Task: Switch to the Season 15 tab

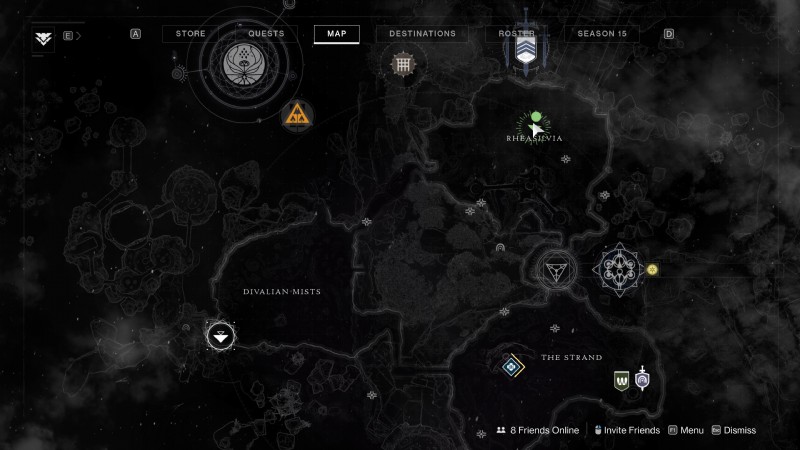Action: click(602, 34)
